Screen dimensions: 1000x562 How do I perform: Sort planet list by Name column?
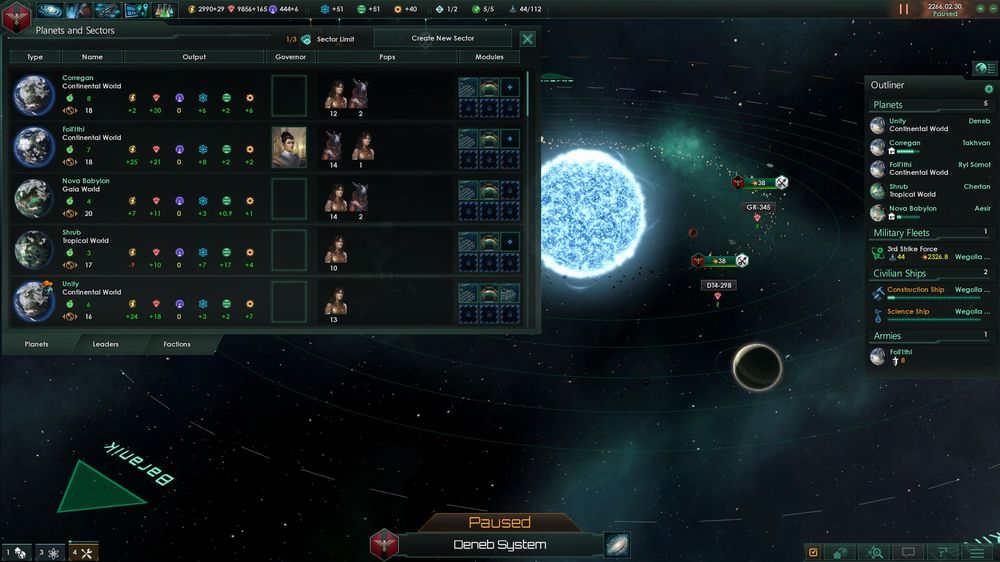click(x=92, y=58)
